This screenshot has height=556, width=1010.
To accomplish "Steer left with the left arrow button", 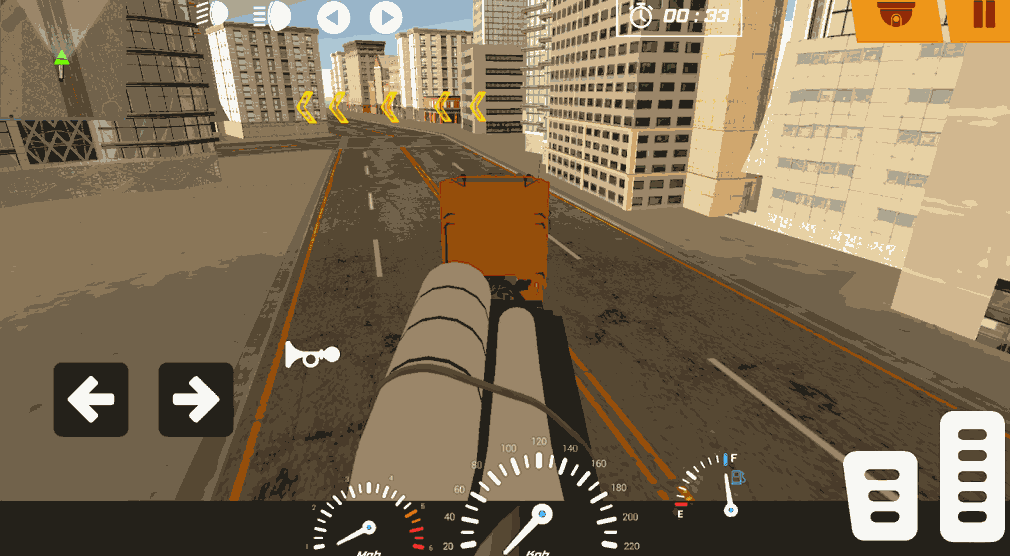I will click(91, 399).
